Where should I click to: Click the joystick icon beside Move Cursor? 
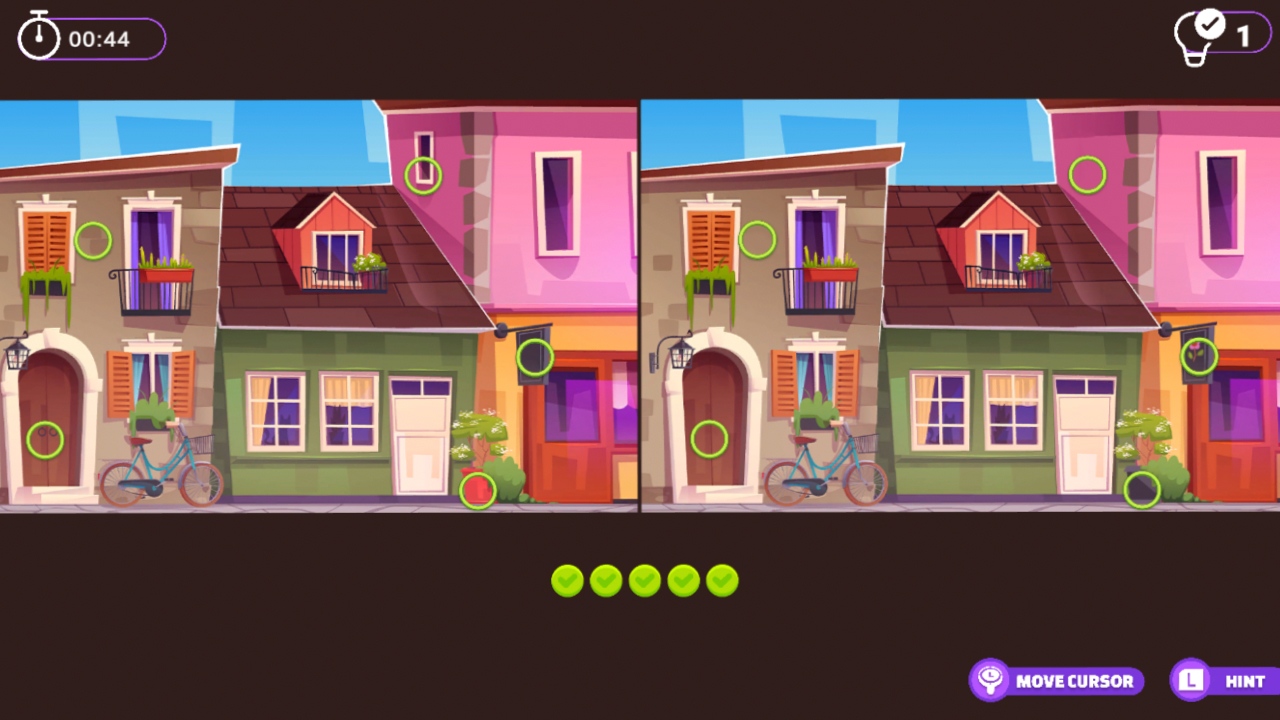[x=989, y=680]
